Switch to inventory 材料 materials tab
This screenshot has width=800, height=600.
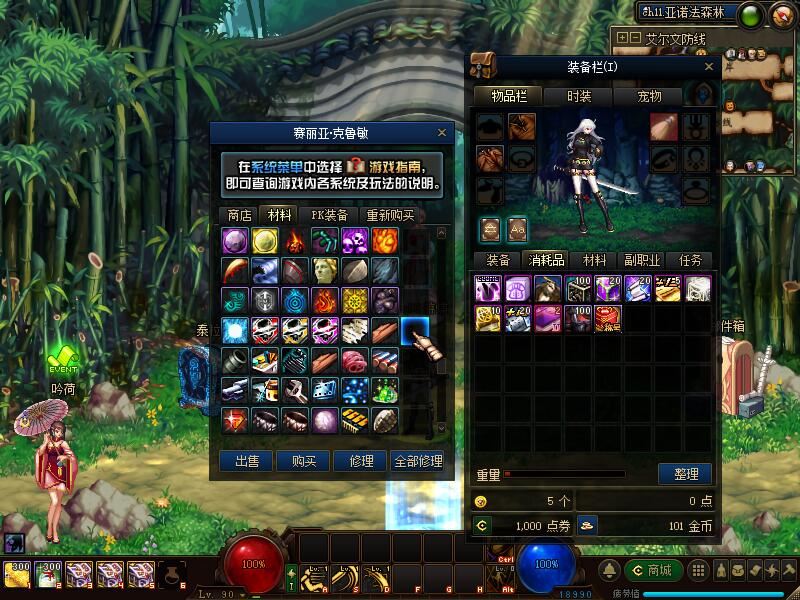pyautogui.click(x=595, y=260)
